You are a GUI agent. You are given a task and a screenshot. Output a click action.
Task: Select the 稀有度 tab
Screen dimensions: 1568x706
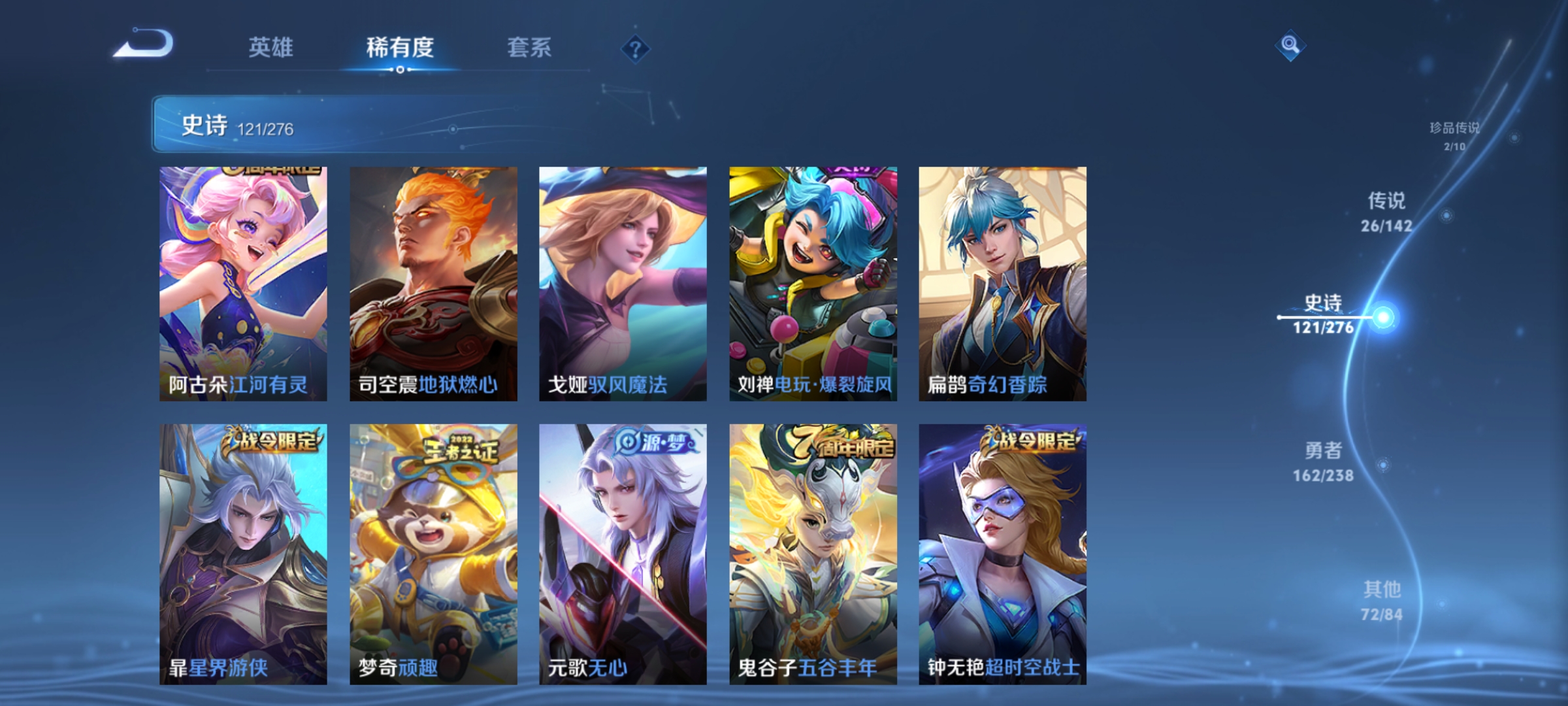tap(400, 47)
